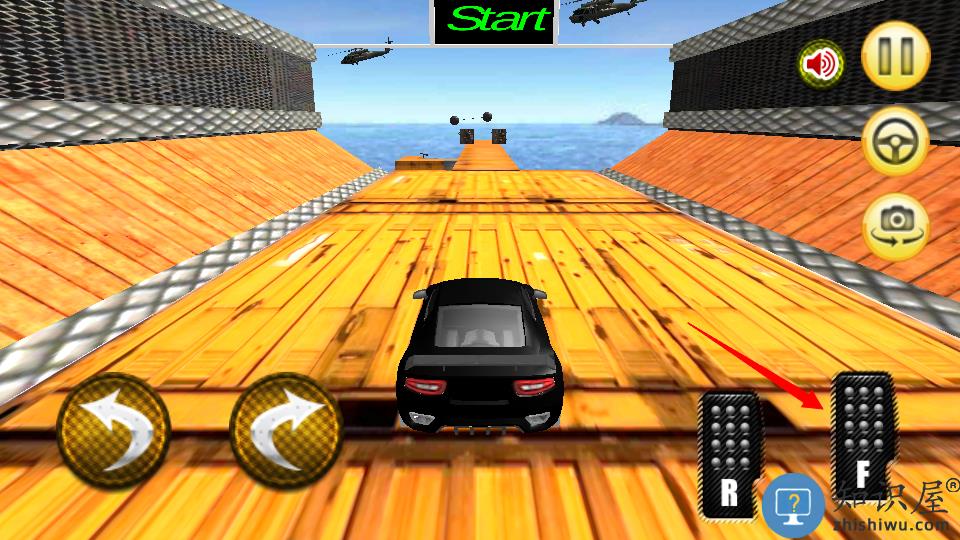960x540 pixels.
Task: Pause the game with the yellow pause button
Action: point(895,57)
